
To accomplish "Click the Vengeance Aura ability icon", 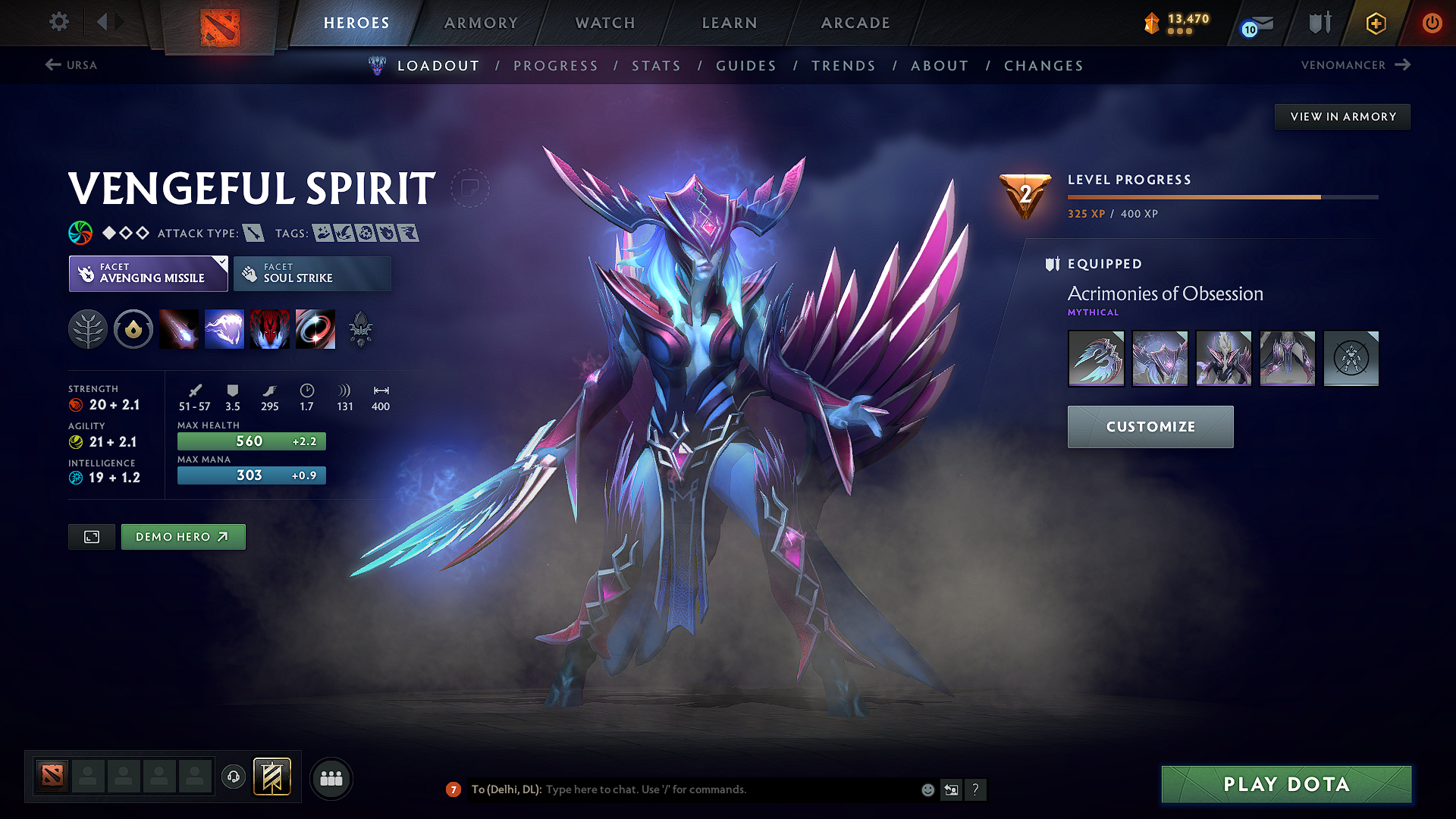I will pos(270,329).
